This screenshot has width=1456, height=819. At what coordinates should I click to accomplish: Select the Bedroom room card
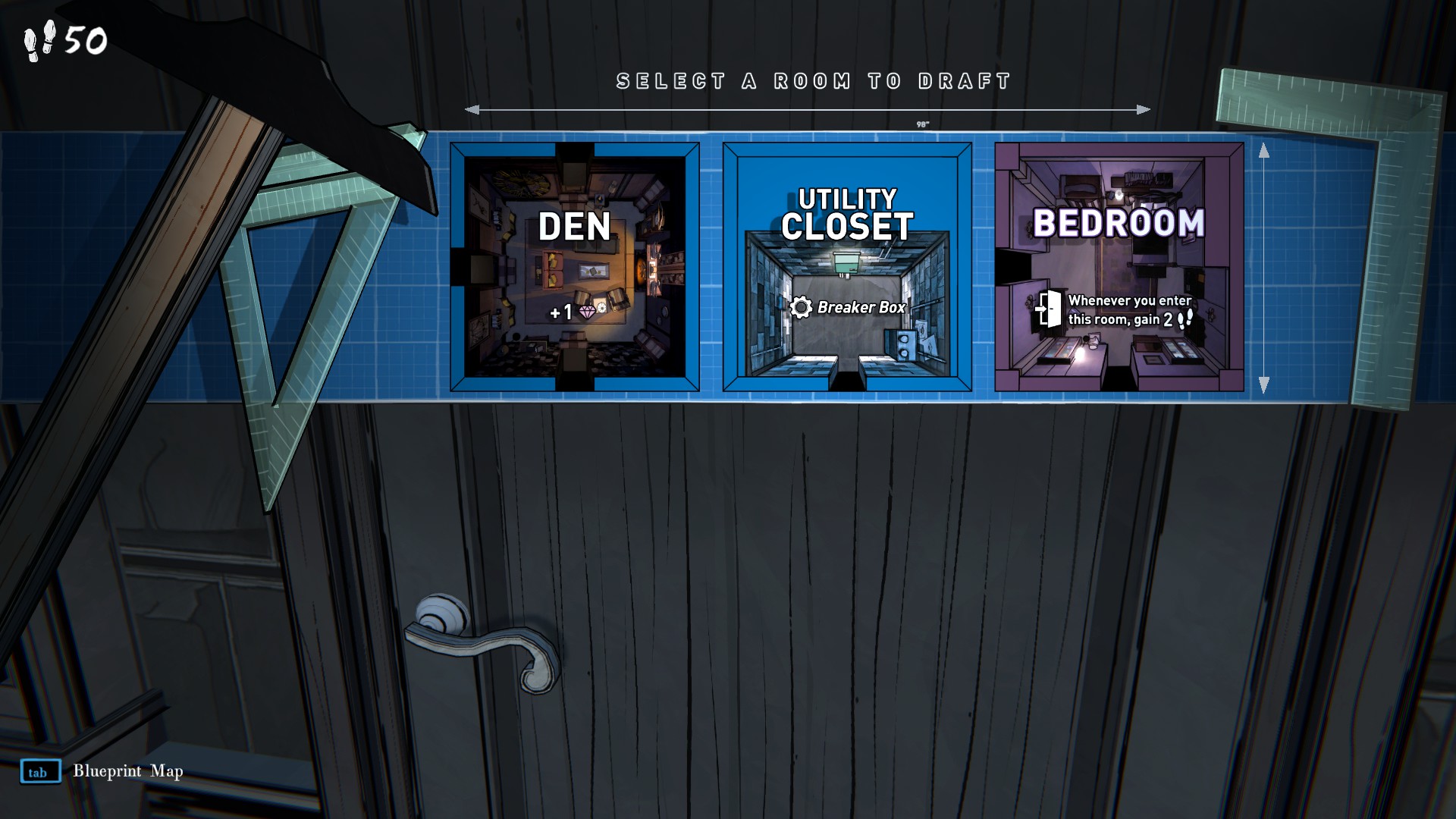(x=1119, y=267)
